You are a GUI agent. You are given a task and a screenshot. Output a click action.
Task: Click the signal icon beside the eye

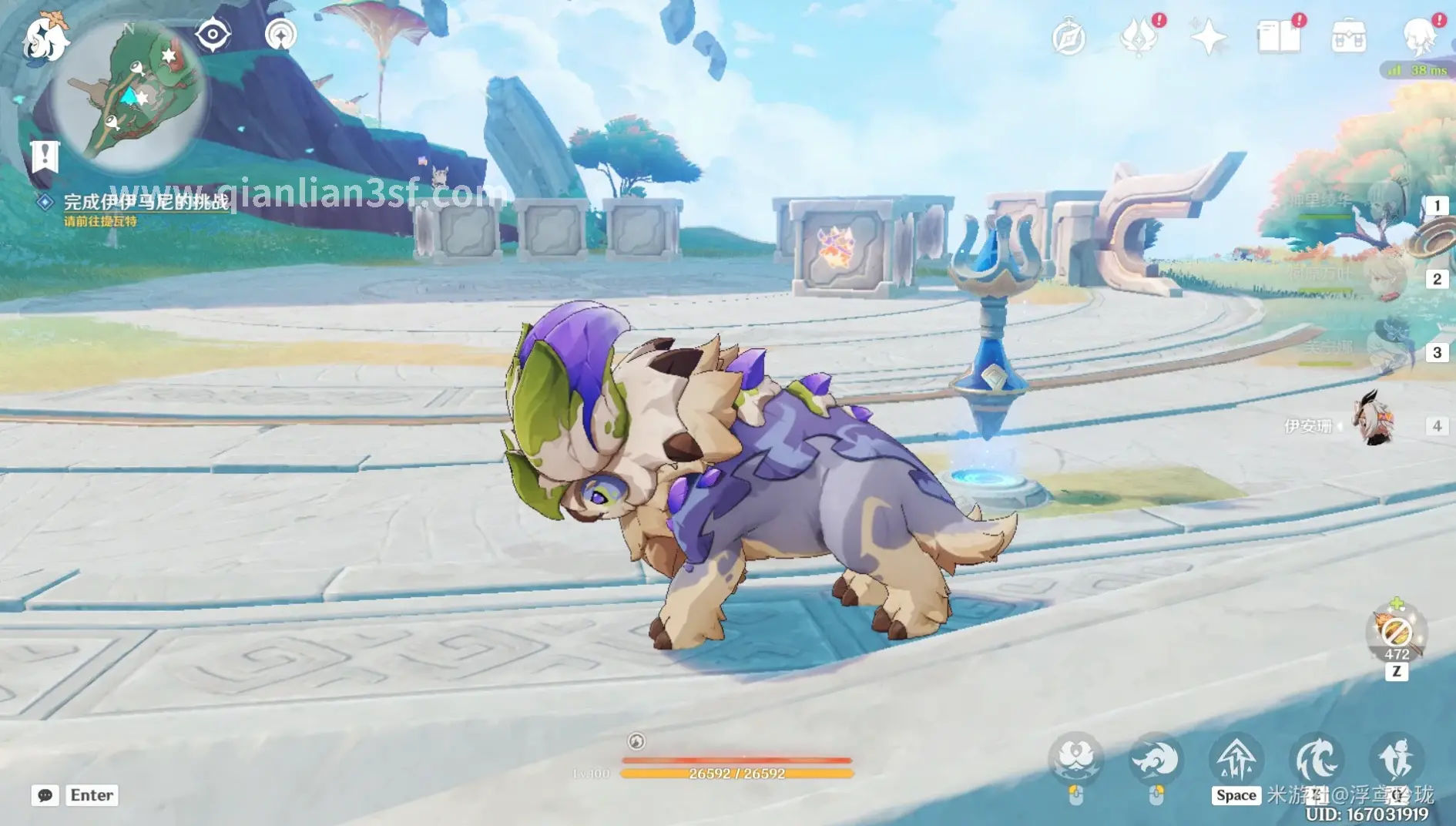(x=280, y=35)
